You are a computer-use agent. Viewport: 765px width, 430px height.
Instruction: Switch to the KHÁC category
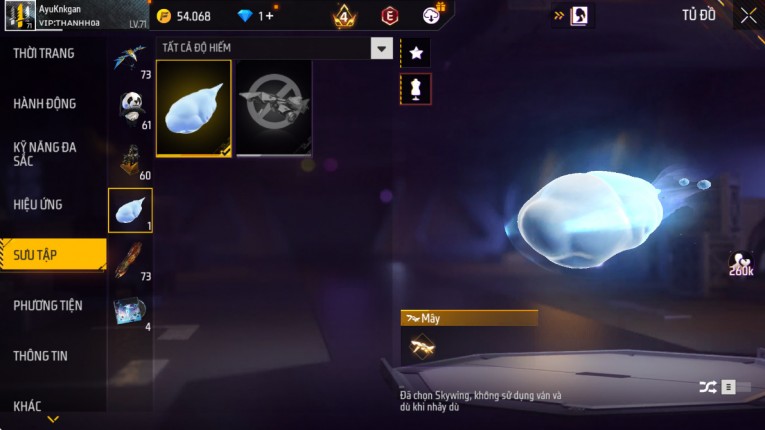[28, 405]
